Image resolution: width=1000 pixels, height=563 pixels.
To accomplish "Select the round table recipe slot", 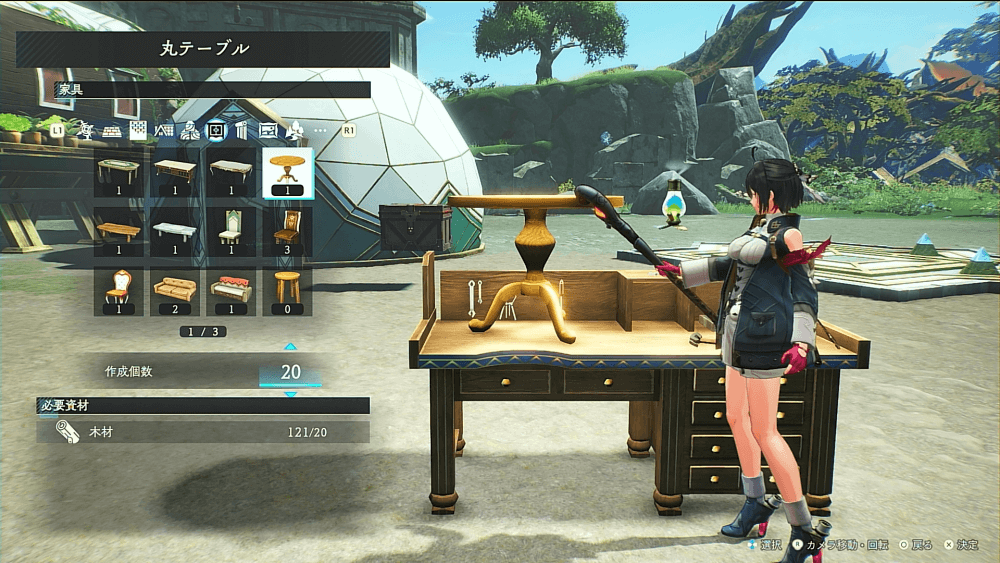I will pyautogui.click(x=287, y=173).
